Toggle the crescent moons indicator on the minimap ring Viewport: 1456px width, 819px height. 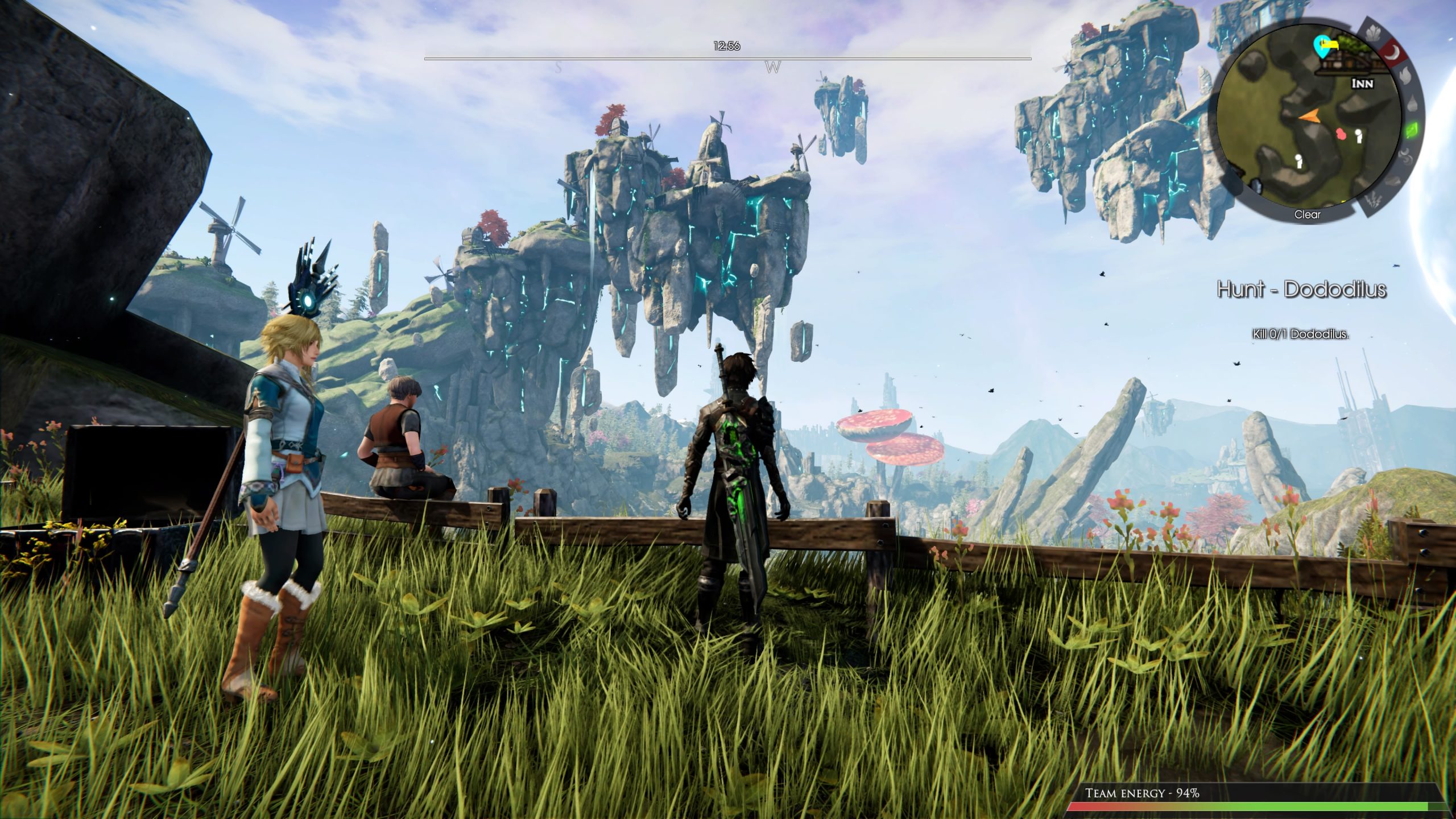pyautogui.click(x=1406, y=156)
